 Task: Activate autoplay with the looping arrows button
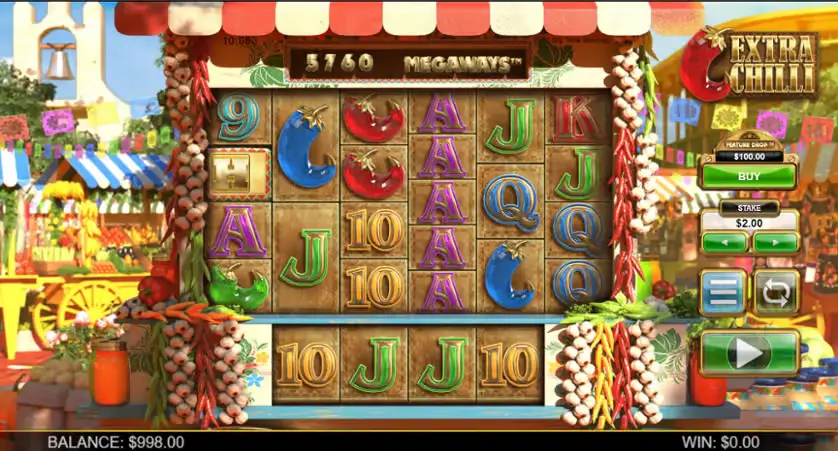(776, 292)
